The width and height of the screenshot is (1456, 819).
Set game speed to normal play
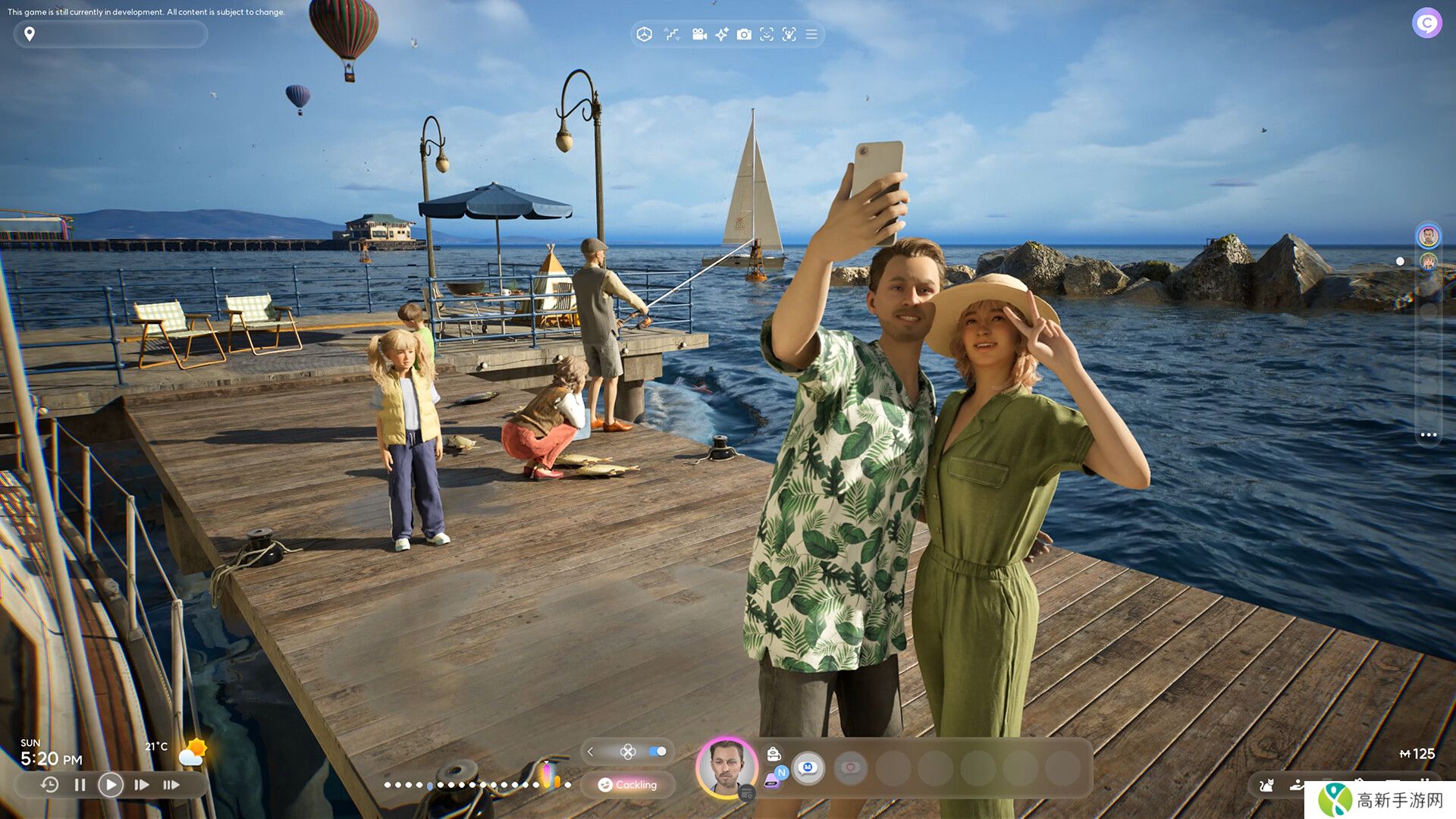tap(111, 785)
